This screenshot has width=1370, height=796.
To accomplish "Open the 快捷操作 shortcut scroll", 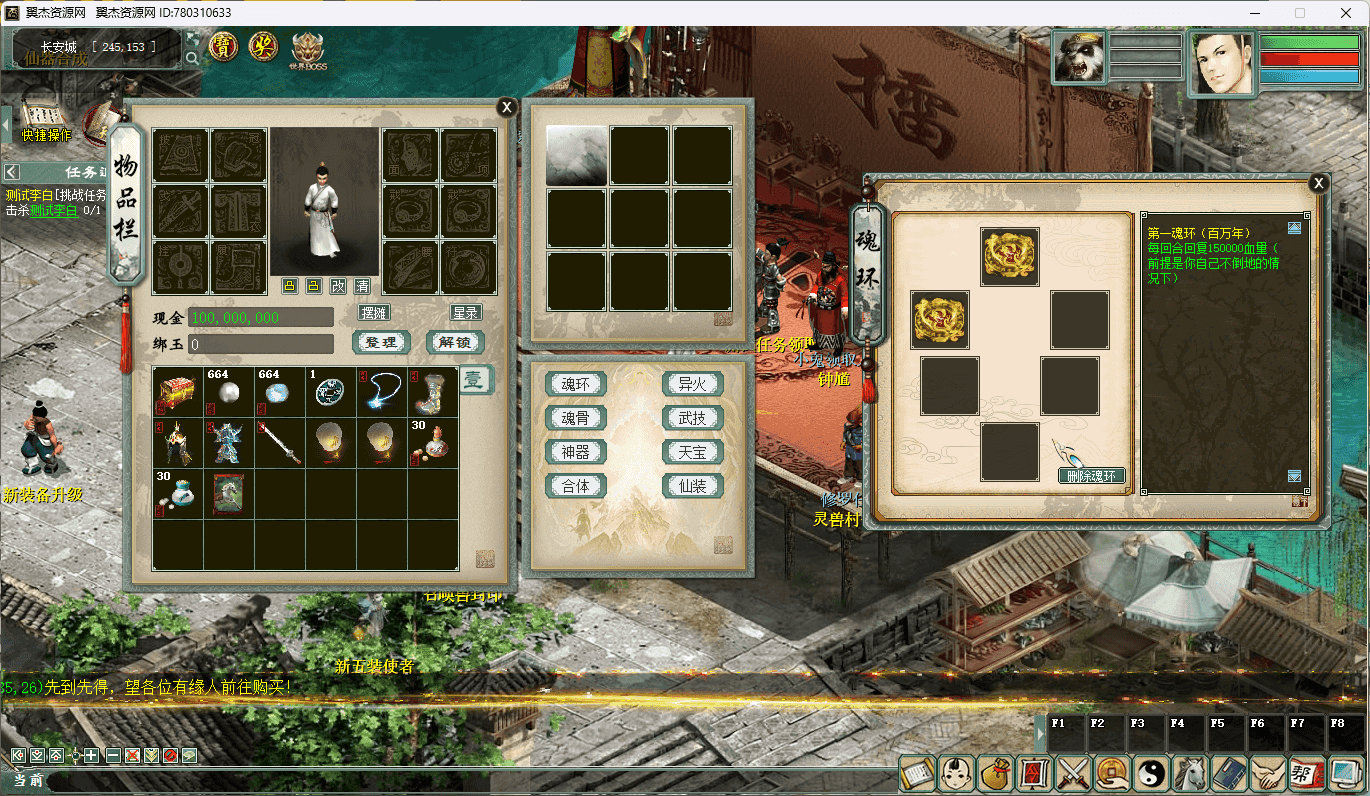I will [44, 122].
